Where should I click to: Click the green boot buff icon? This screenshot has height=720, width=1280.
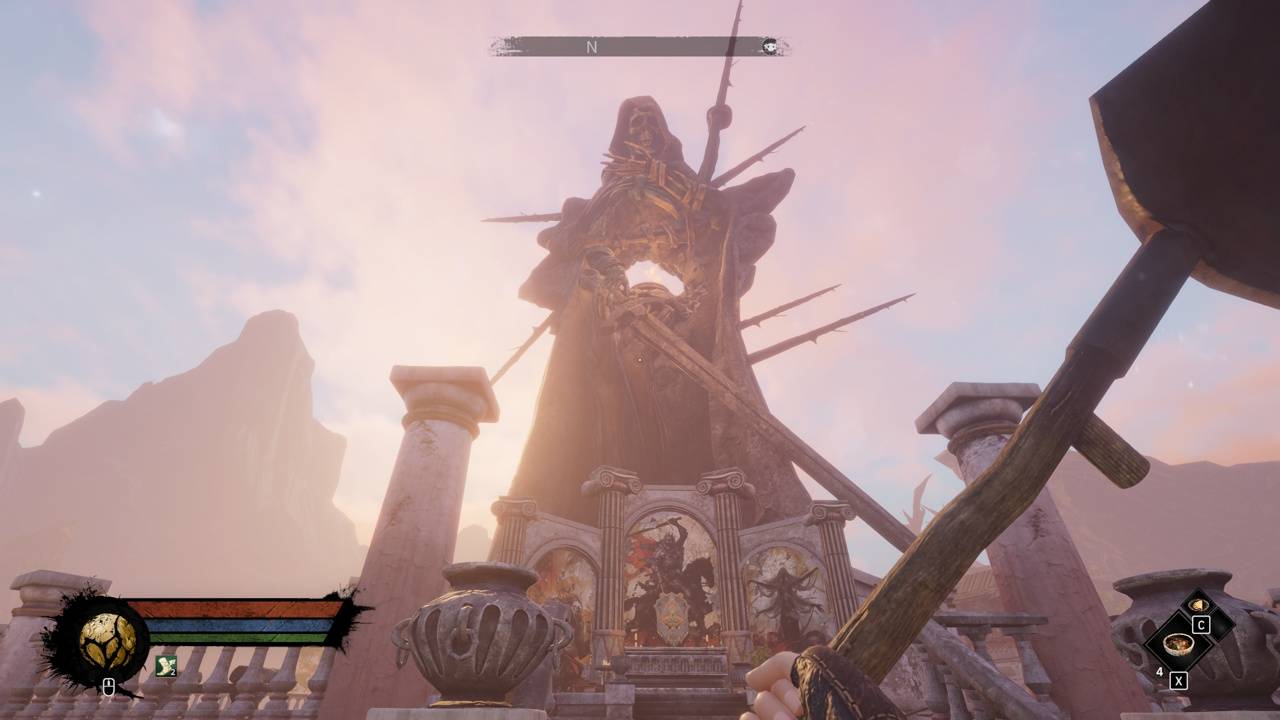(166, 664)
